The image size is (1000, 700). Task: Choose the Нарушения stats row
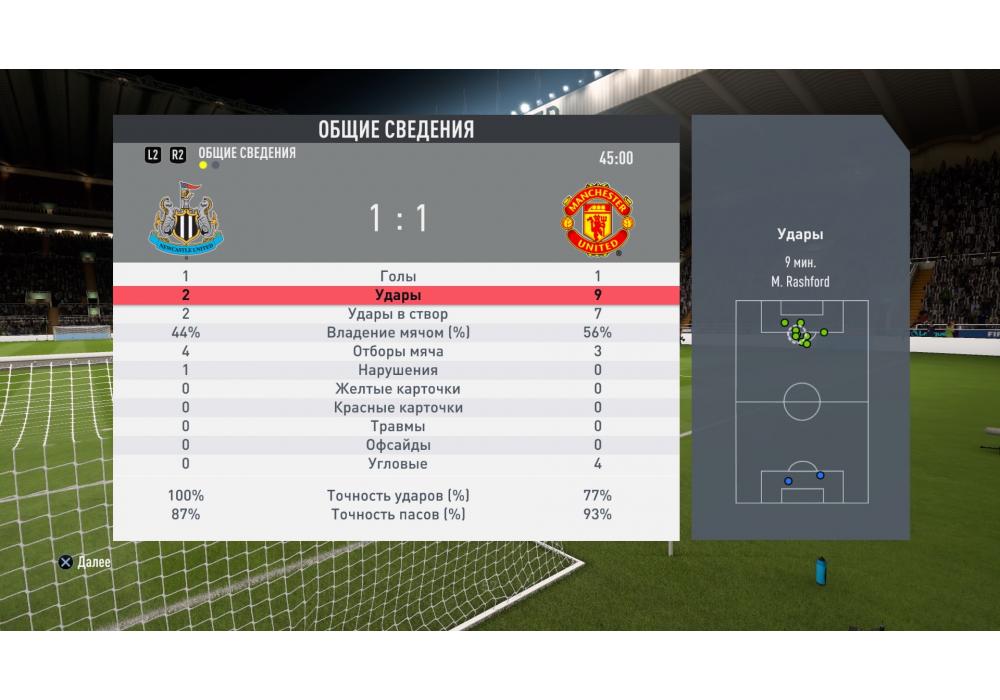[398, 370]
